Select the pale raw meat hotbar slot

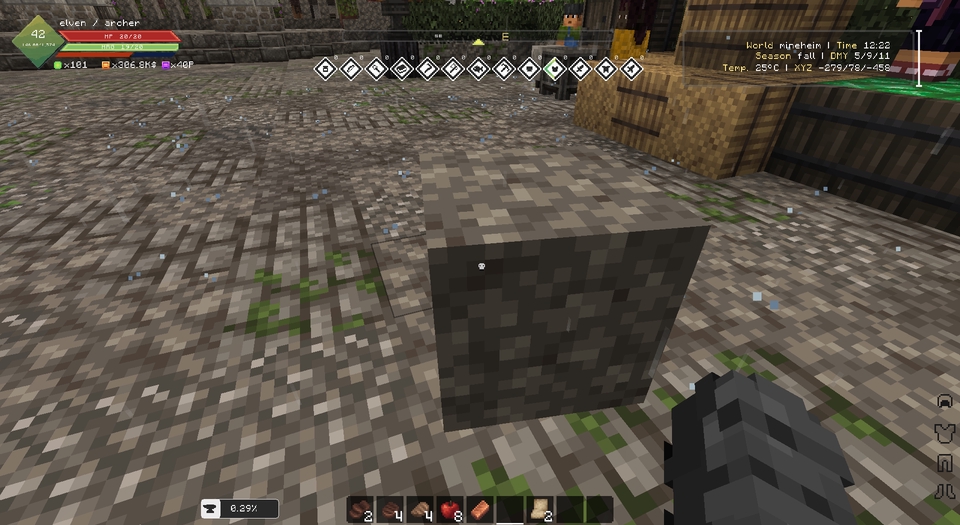421,509
